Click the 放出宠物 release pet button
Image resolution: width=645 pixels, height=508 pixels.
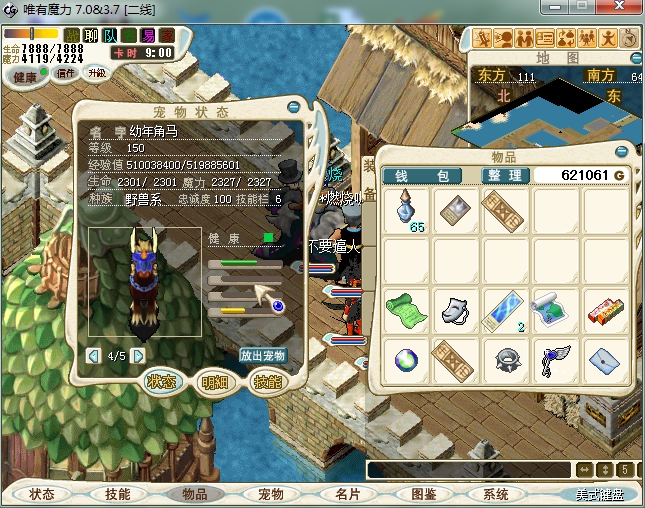click(263, 355)
